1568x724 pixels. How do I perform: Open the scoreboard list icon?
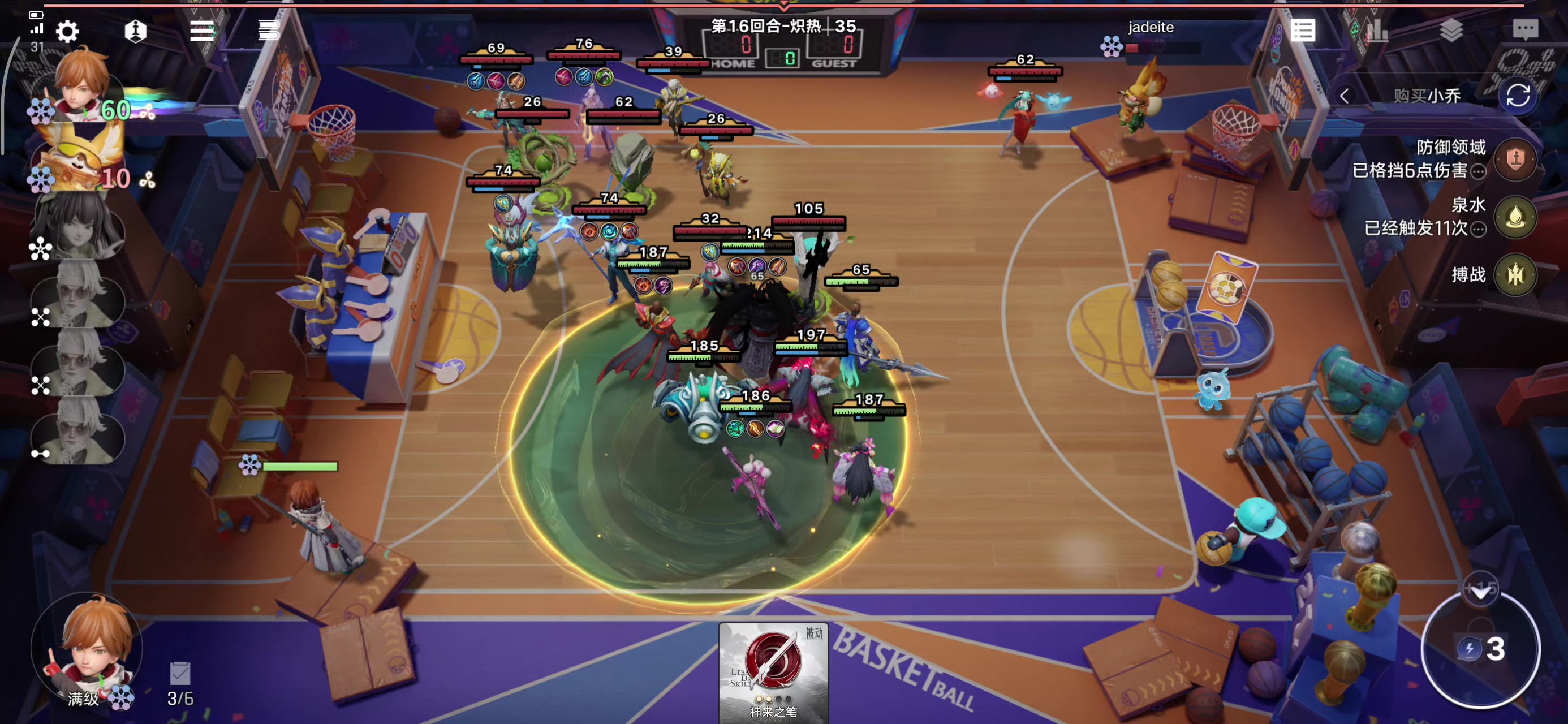(1303, 31)
